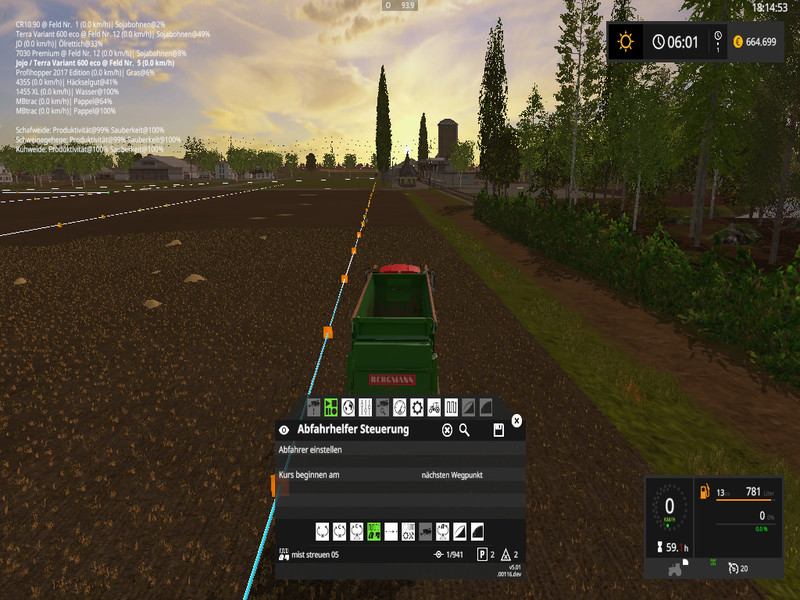Click the sun weather icon
The width and height of the screenshot is (800, 600).
click(626, 42)
